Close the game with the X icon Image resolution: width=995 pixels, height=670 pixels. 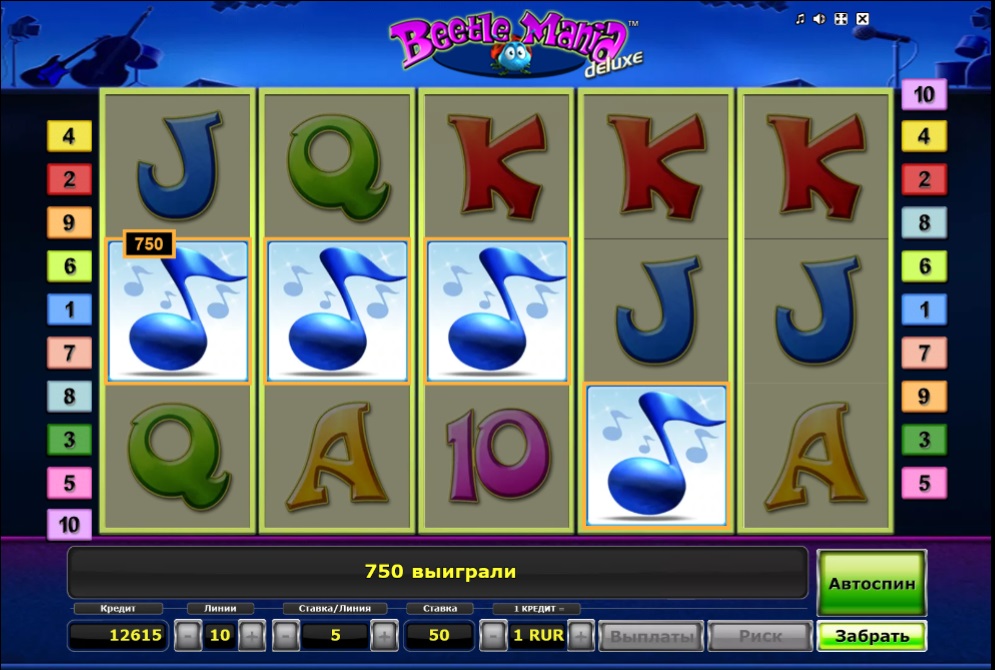(x=863, y=19)
